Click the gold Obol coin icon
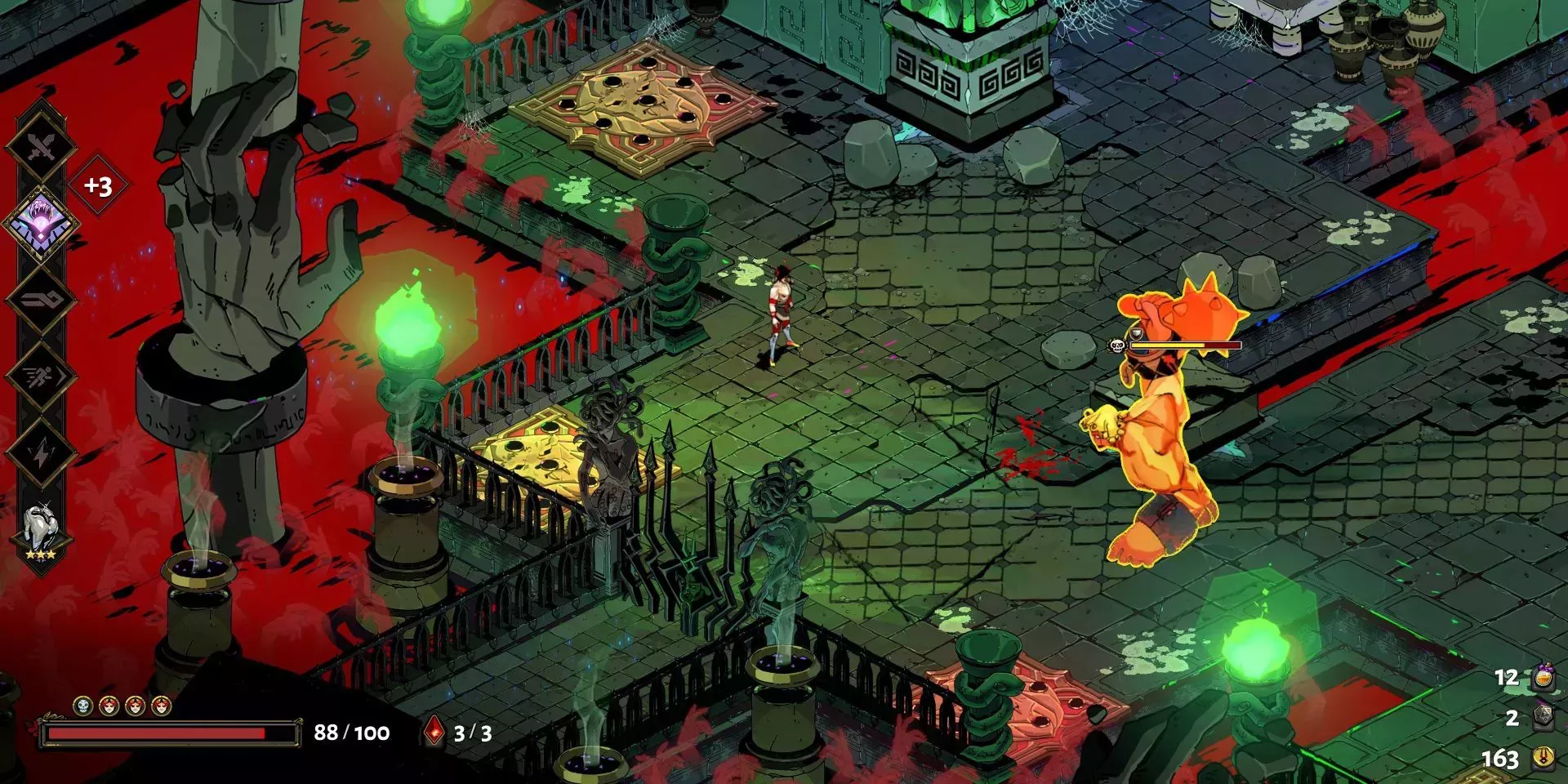Screen dimensions: 1568x784 (x=1543, y=758)
